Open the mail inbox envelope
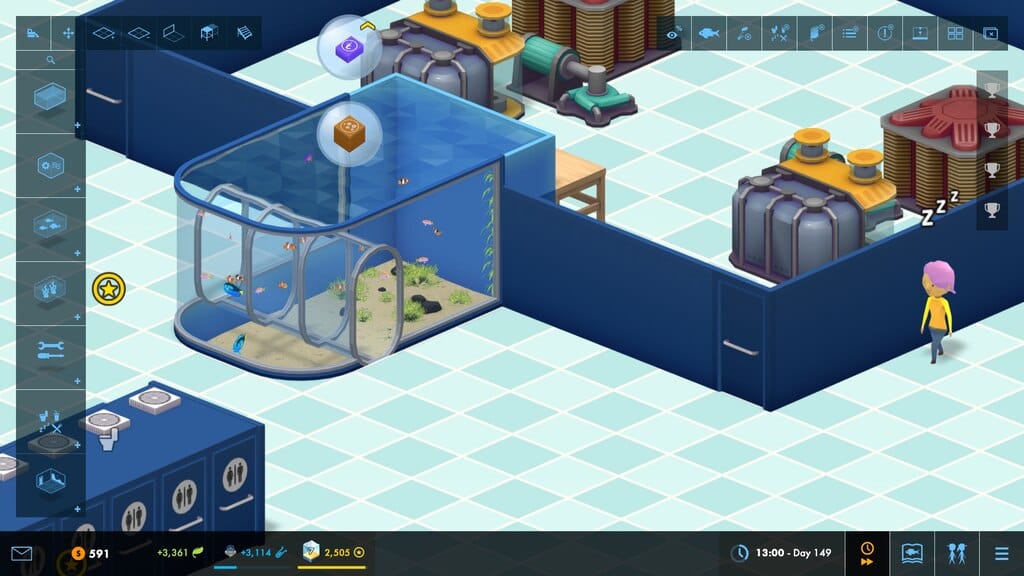The width and height of the screenshot is (1024, 576). click(x=22, y=553)
